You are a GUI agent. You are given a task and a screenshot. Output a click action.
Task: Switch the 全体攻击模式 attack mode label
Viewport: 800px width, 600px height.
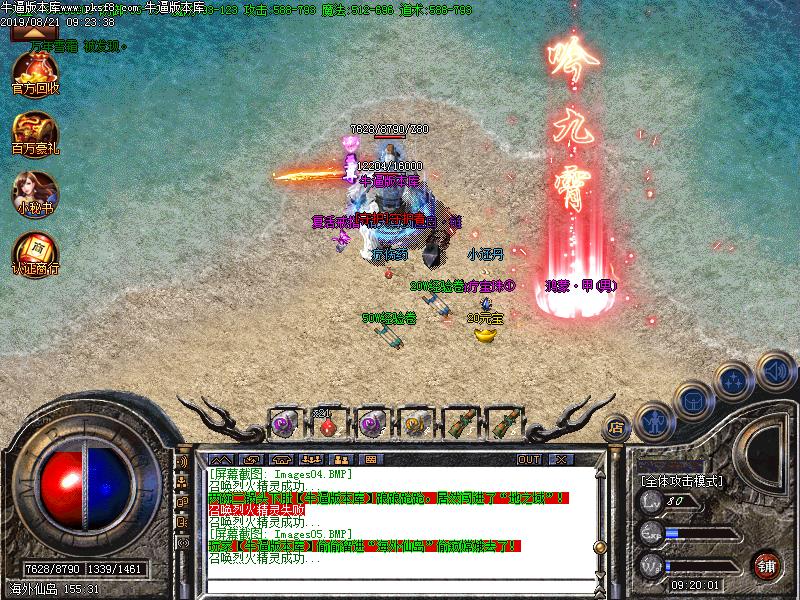pyautogui.click(x=685, y=480)
